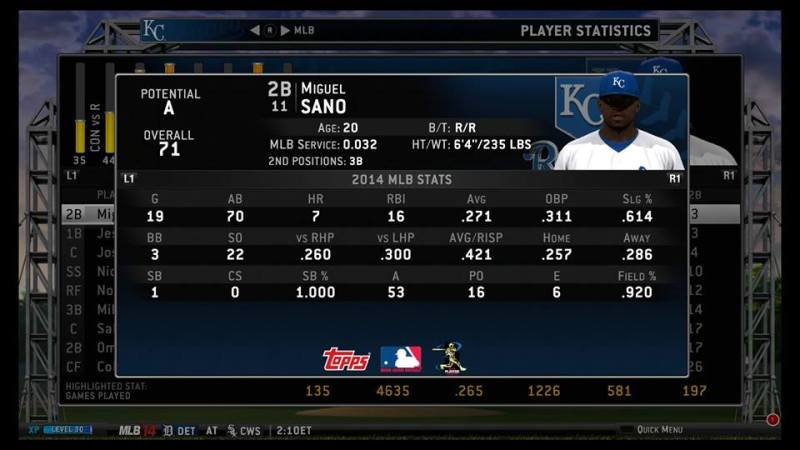Viewport: 800px width, 450px height.
Task: Click the Miguel Sano player portrait
Action: [x=618, y=122]
